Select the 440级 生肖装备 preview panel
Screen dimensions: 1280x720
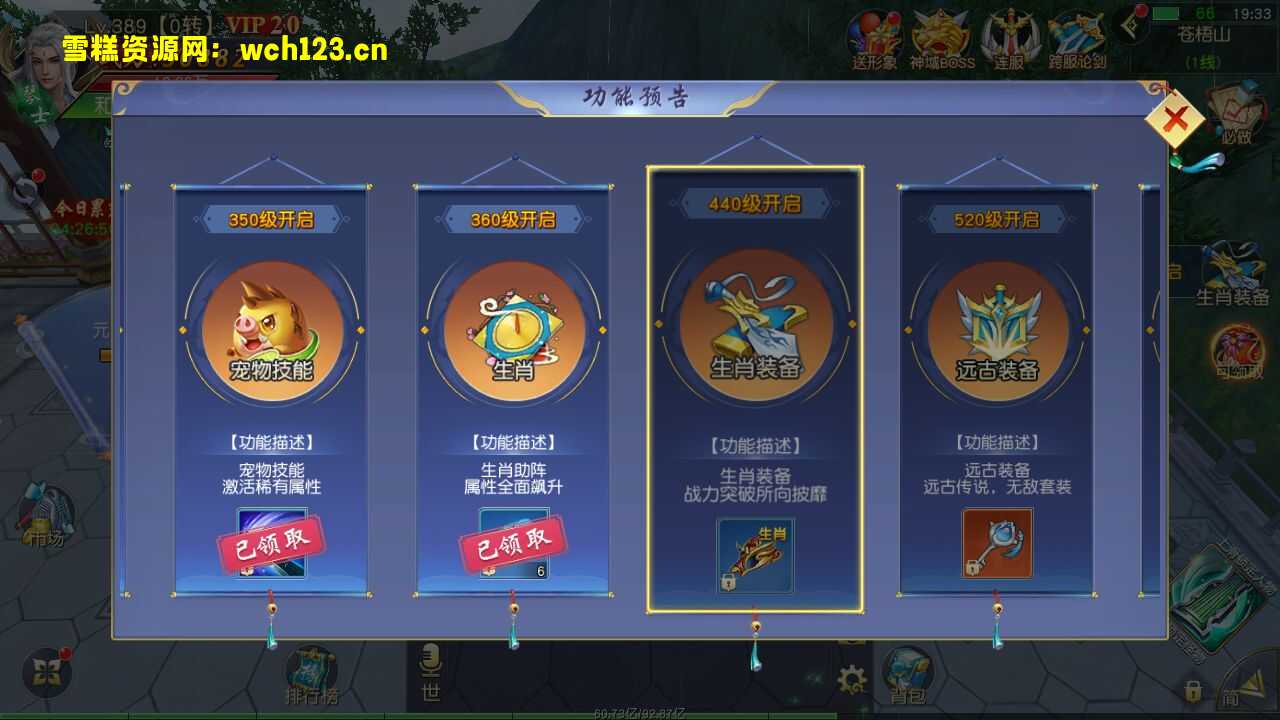point(756,390)
